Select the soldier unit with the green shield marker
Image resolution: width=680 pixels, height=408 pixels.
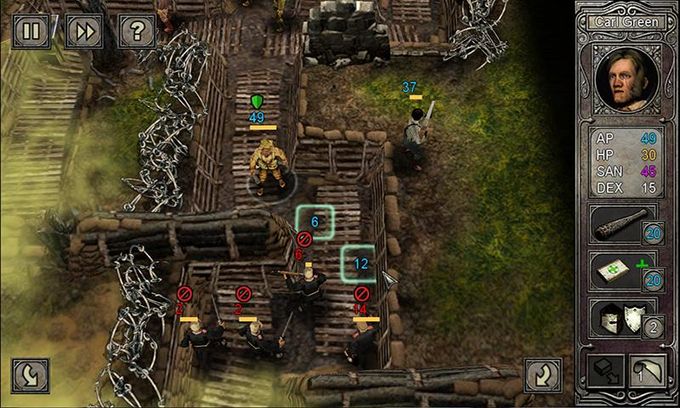pos(266,163)
